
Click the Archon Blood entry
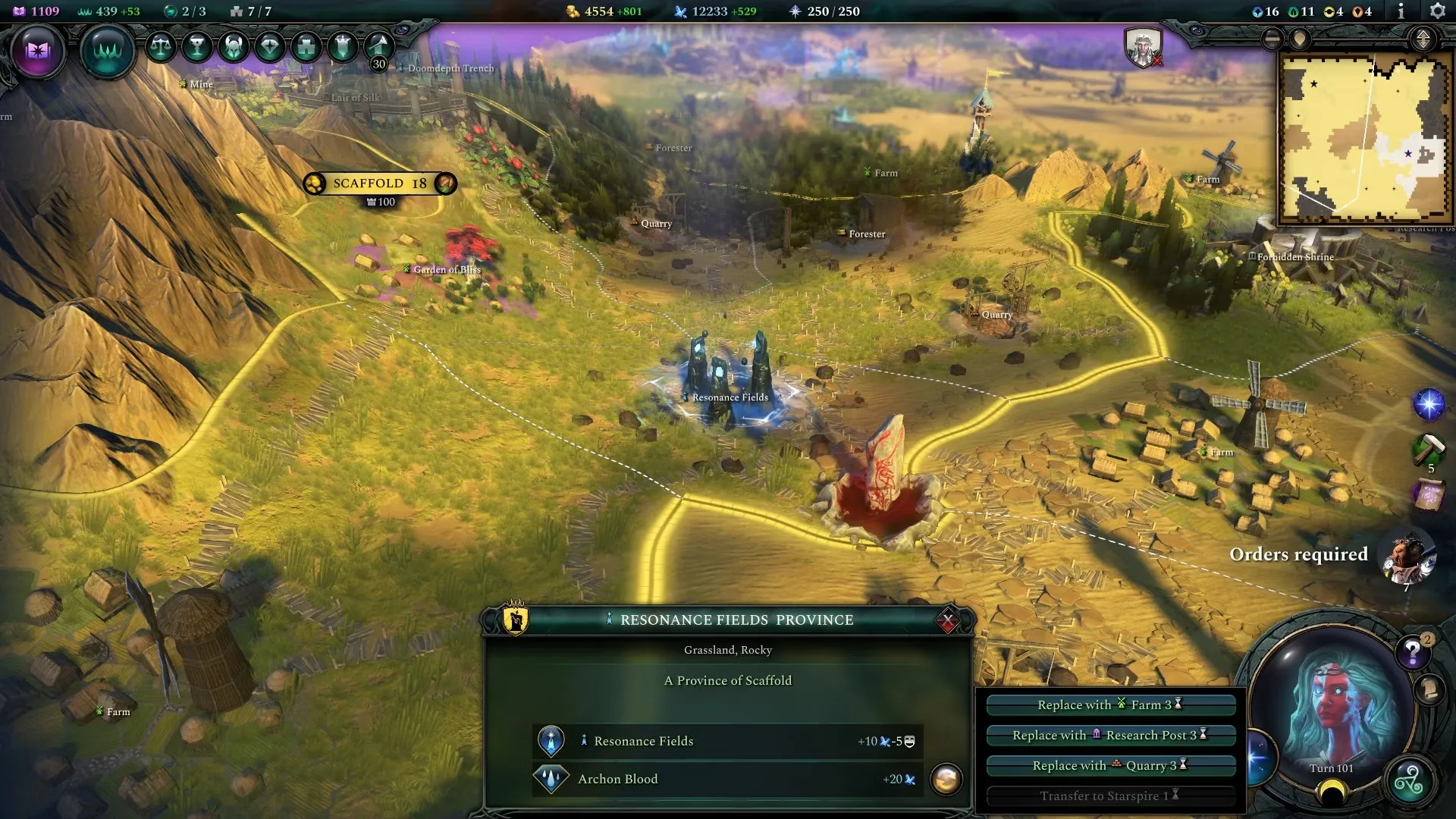pyautogui.click(x=726, y=779)
